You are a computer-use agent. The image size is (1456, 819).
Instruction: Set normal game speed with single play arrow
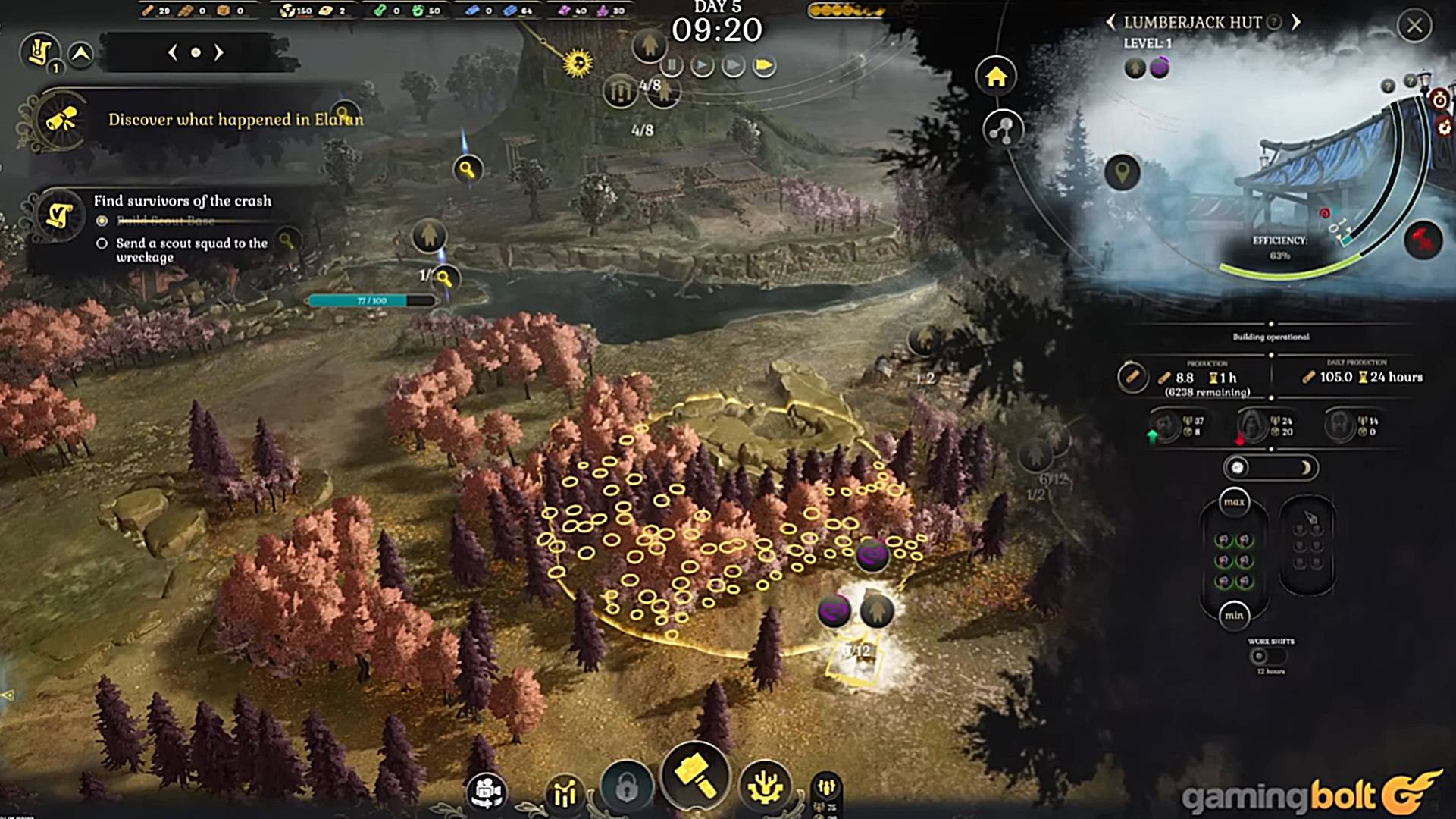(702, 66)
